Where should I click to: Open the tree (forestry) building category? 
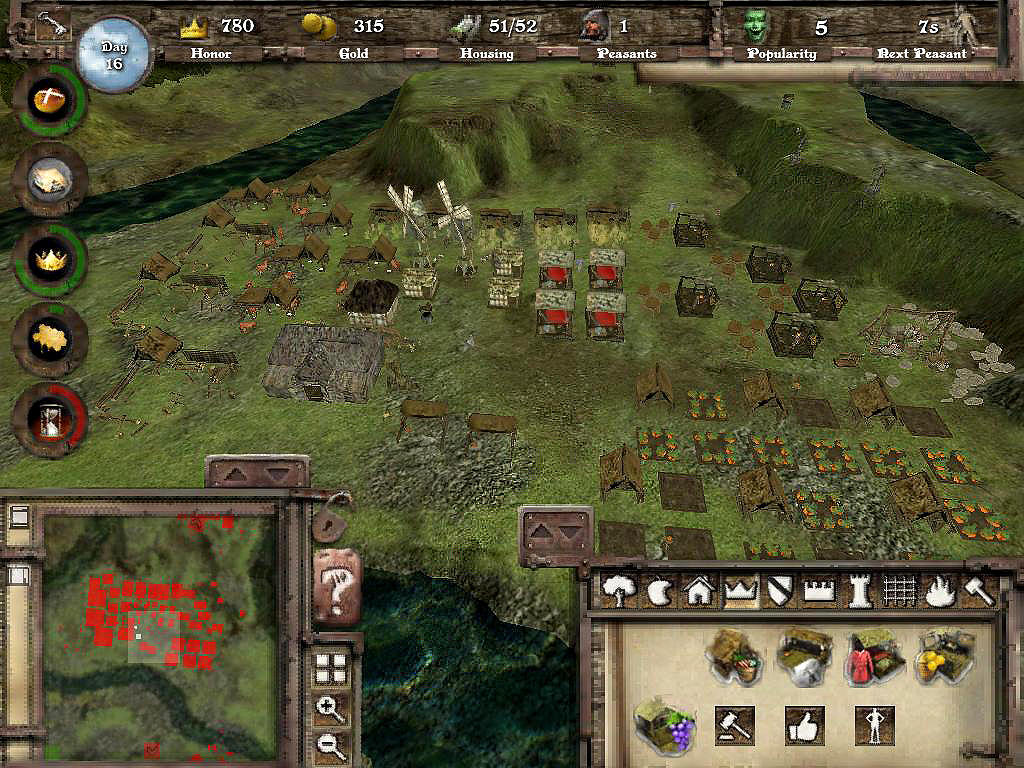pos(619,592)
